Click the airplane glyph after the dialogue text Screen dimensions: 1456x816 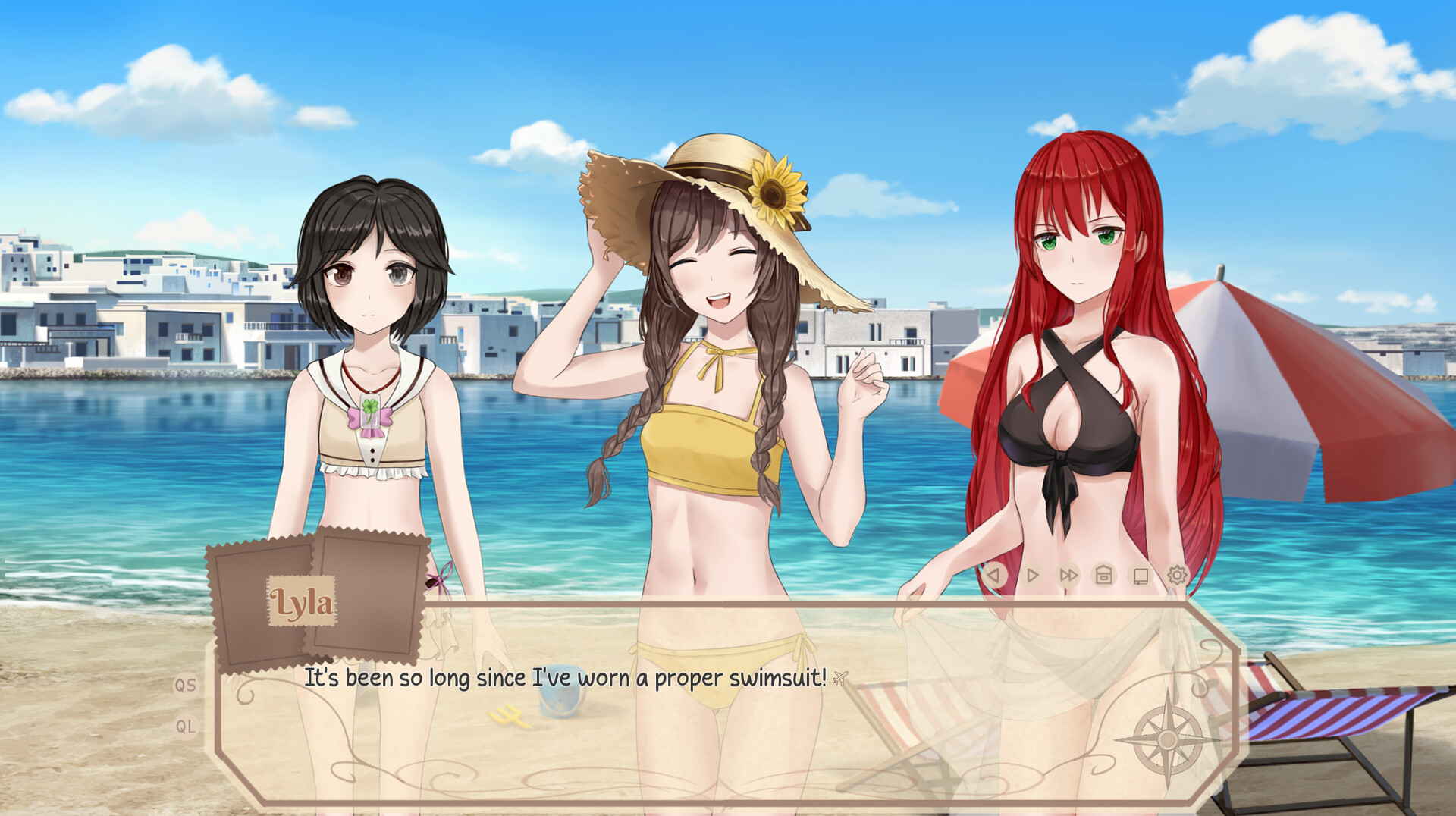(x=842, y=678)
